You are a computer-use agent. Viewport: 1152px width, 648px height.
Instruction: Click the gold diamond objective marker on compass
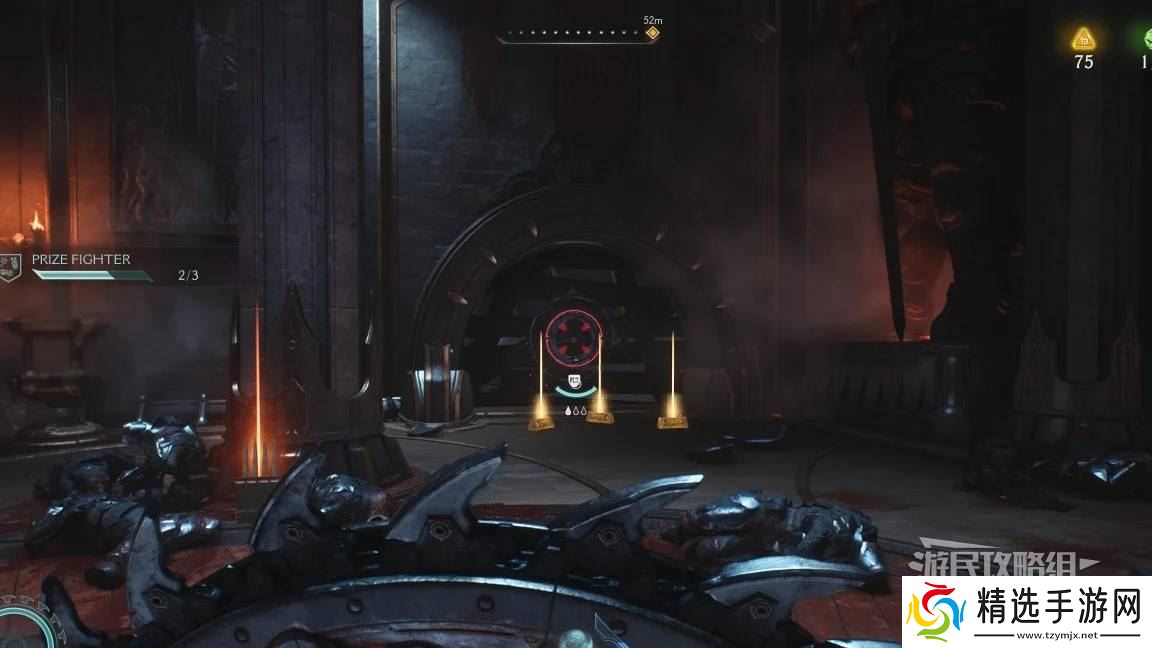click(x=652, y=33)
